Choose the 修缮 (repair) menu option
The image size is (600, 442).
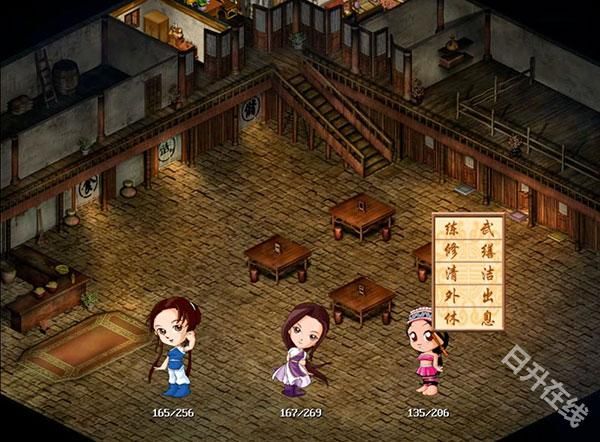(468, 250)
